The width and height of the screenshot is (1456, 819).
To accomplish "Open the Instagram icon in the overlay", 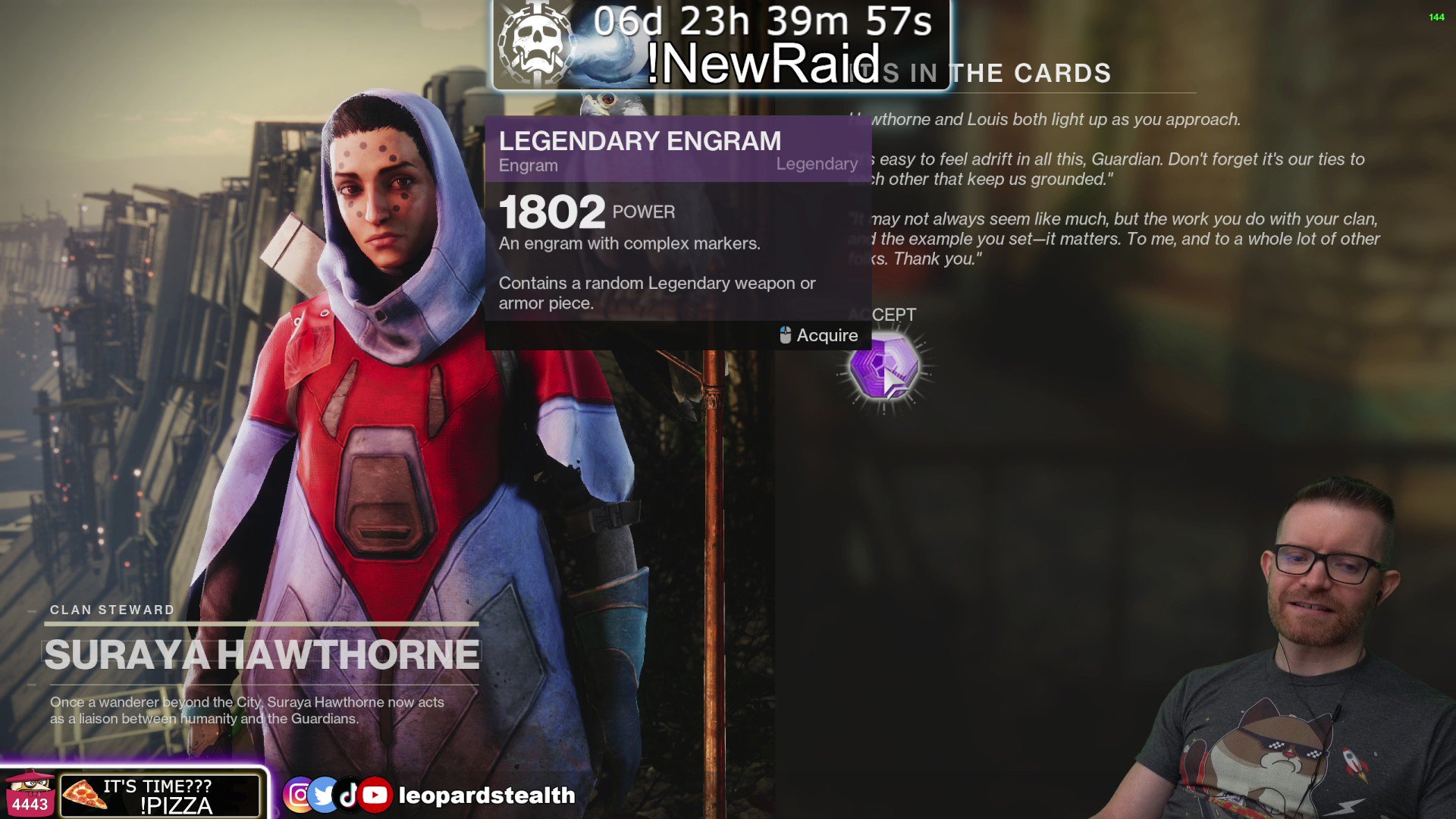I will click(300, 795).
